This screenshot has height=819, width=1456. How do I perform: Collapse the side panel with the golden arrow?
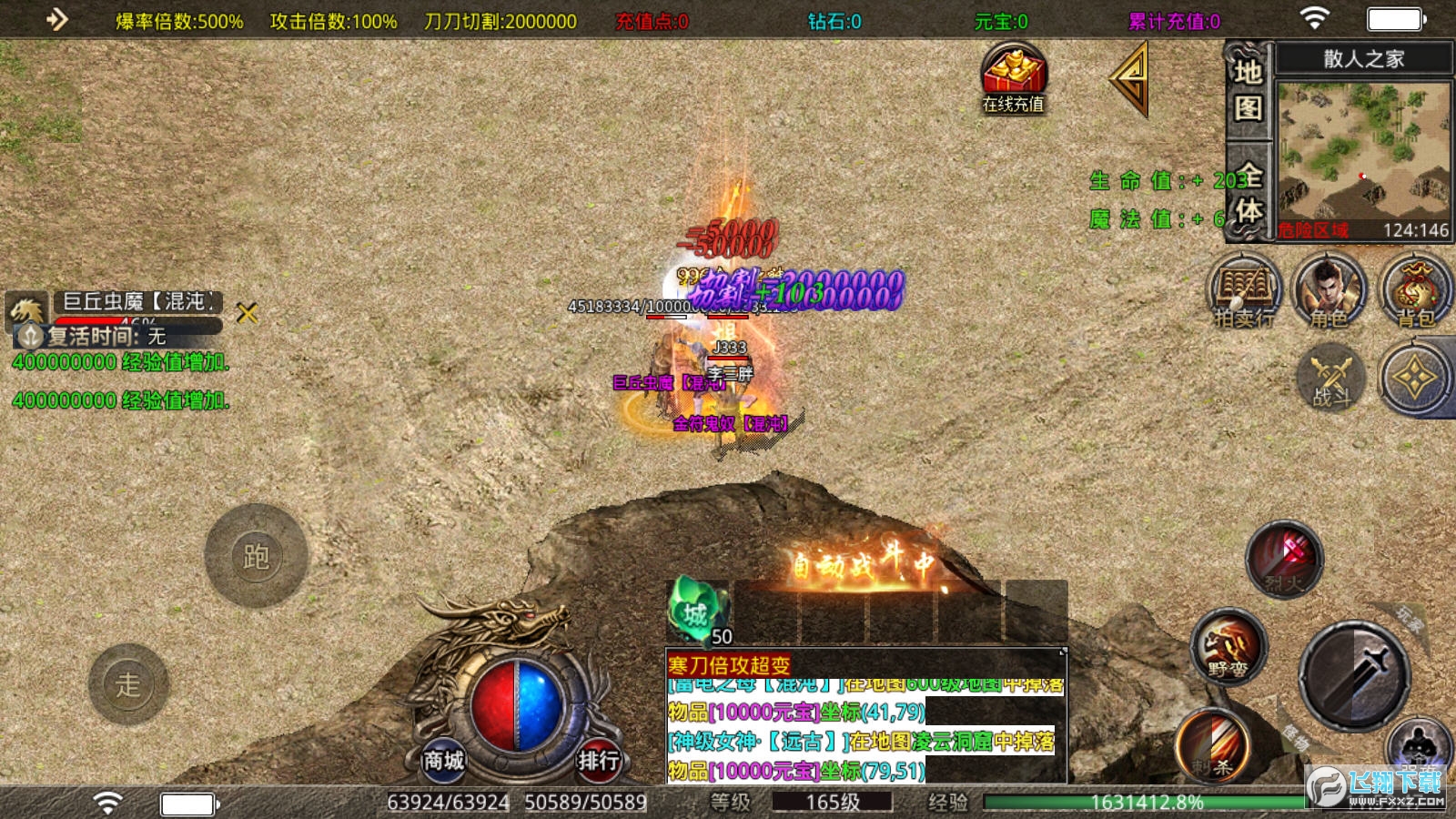[1129, 80]
